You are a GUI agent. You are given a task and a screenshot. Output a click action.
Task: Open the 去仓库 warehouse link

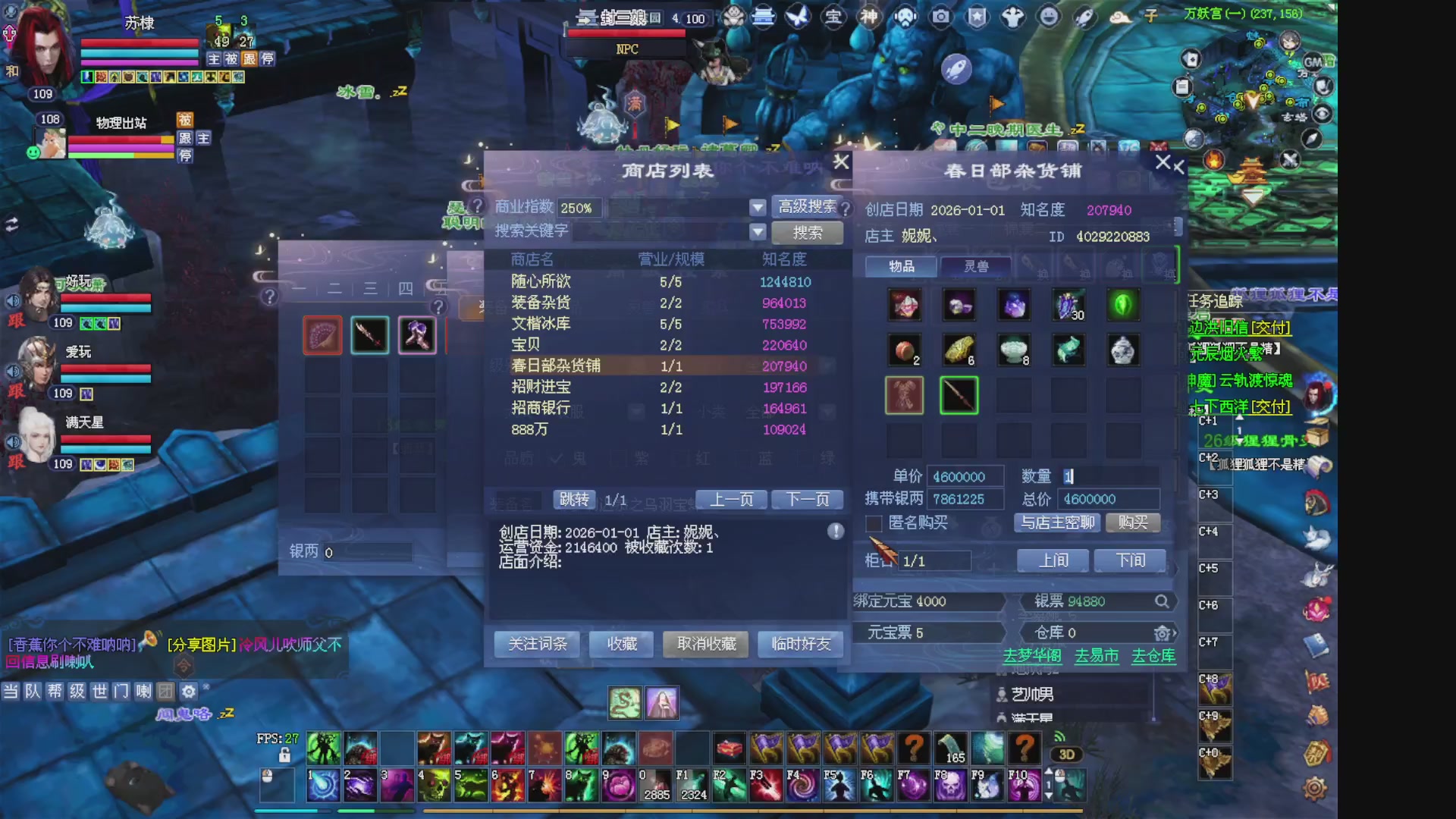1152,657
